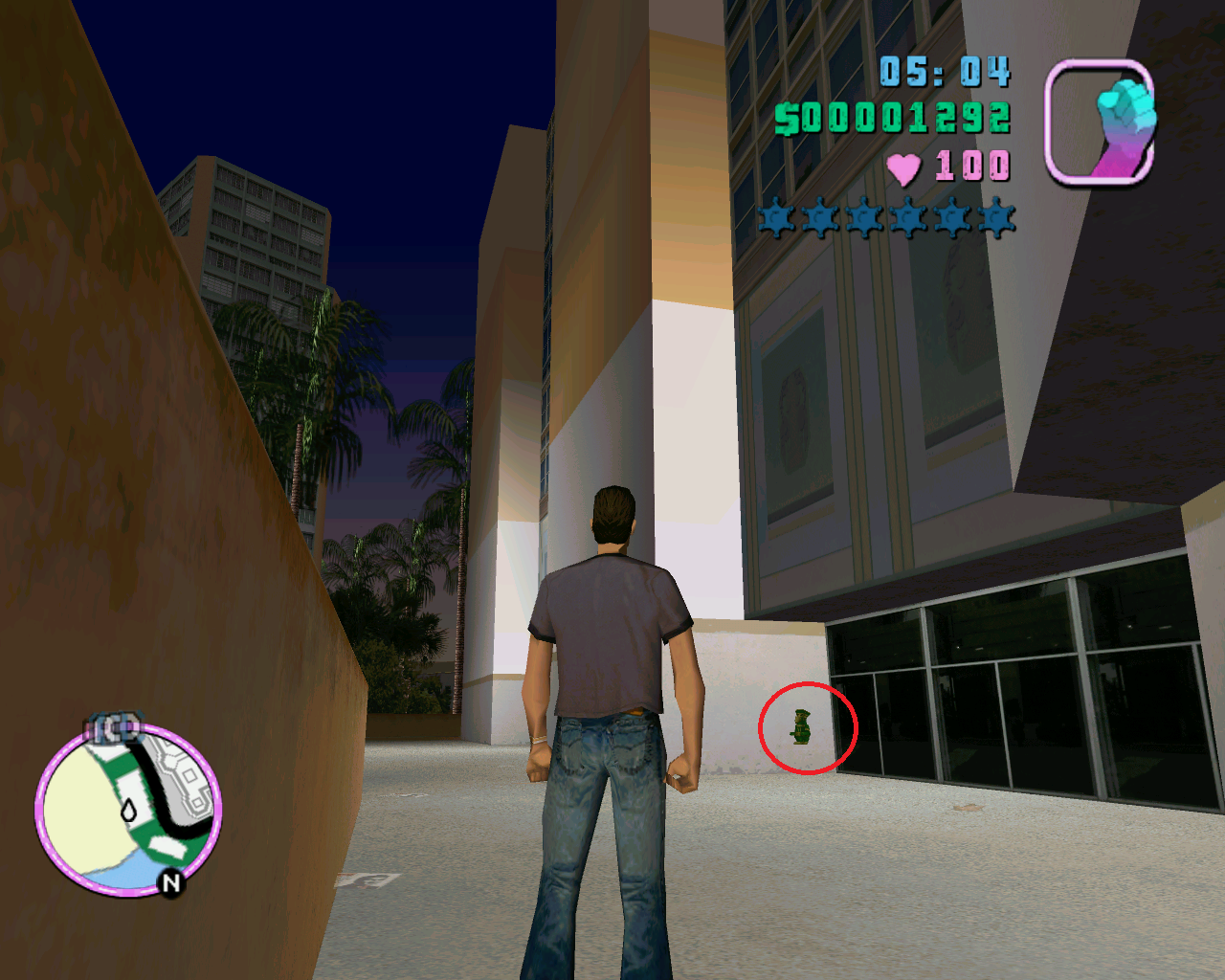This screenshot has height=980, width=1225.
Task: Select the fist weapon icon
Action: (1099, 122)
